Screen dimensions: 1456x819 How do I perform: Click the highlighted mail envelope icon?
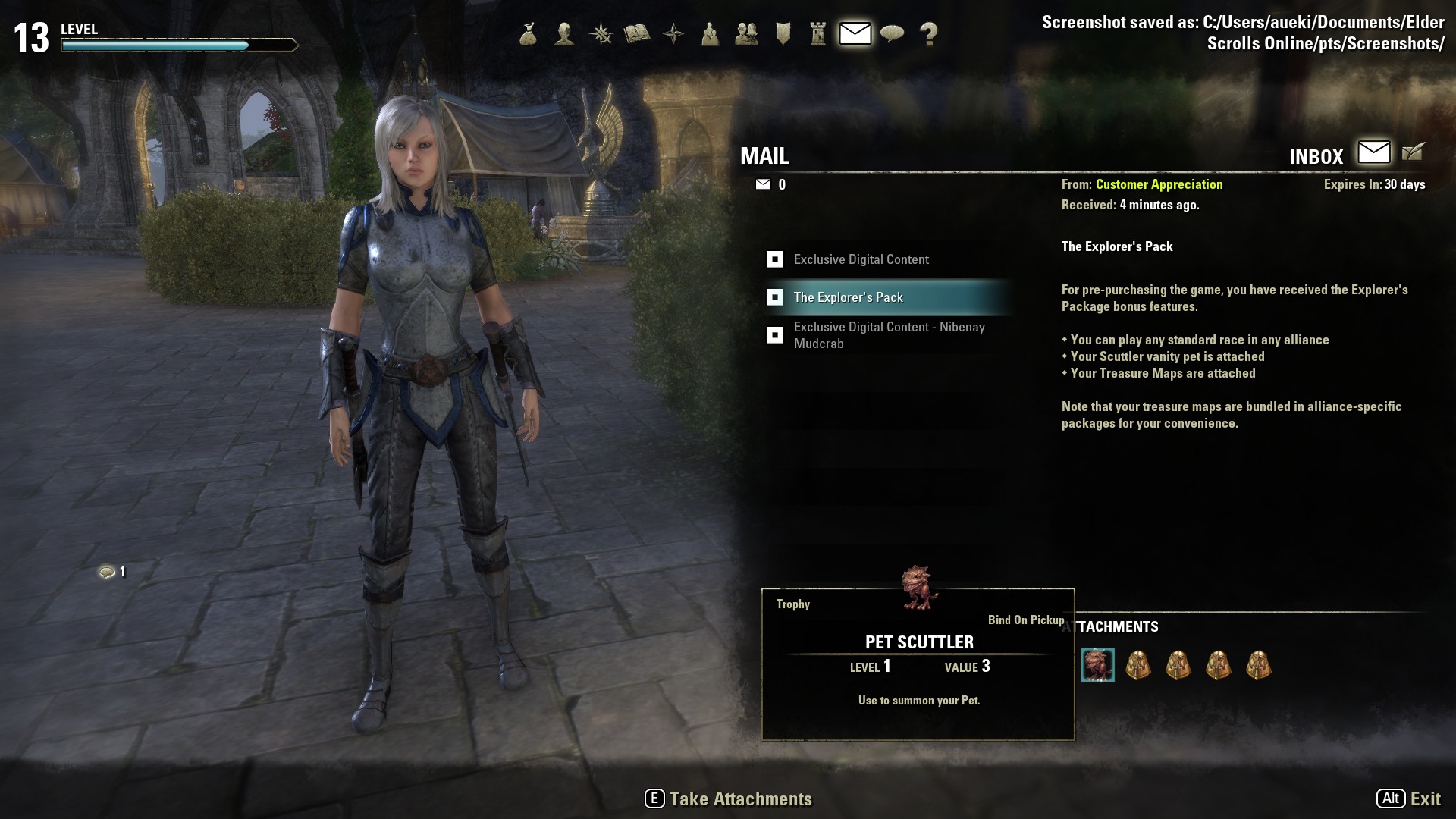point(855,34)
